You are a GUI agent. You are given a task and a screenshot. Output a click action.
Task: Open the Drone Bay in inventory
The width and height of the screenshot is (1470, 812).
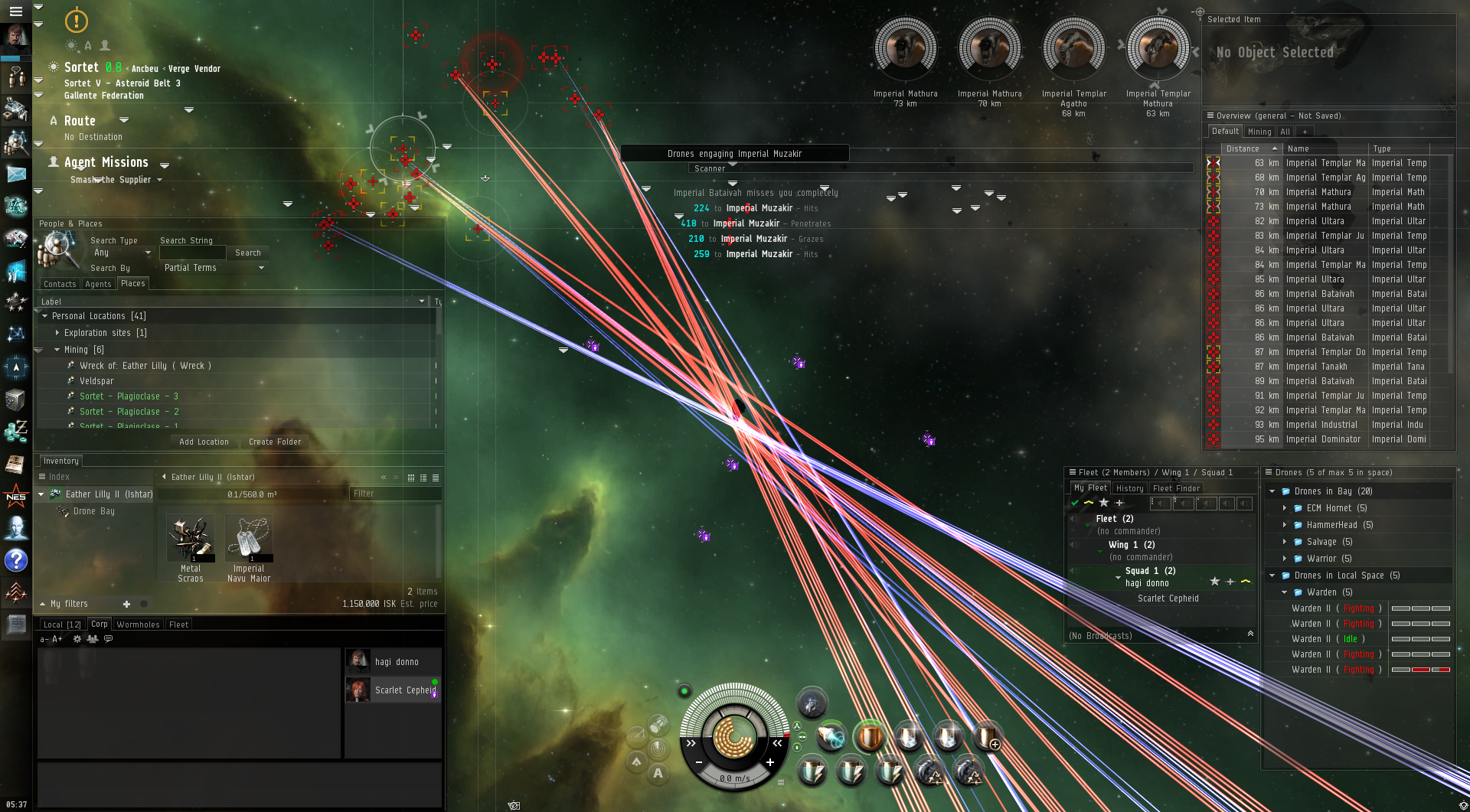pyautogui.click(x=93, y=511)
